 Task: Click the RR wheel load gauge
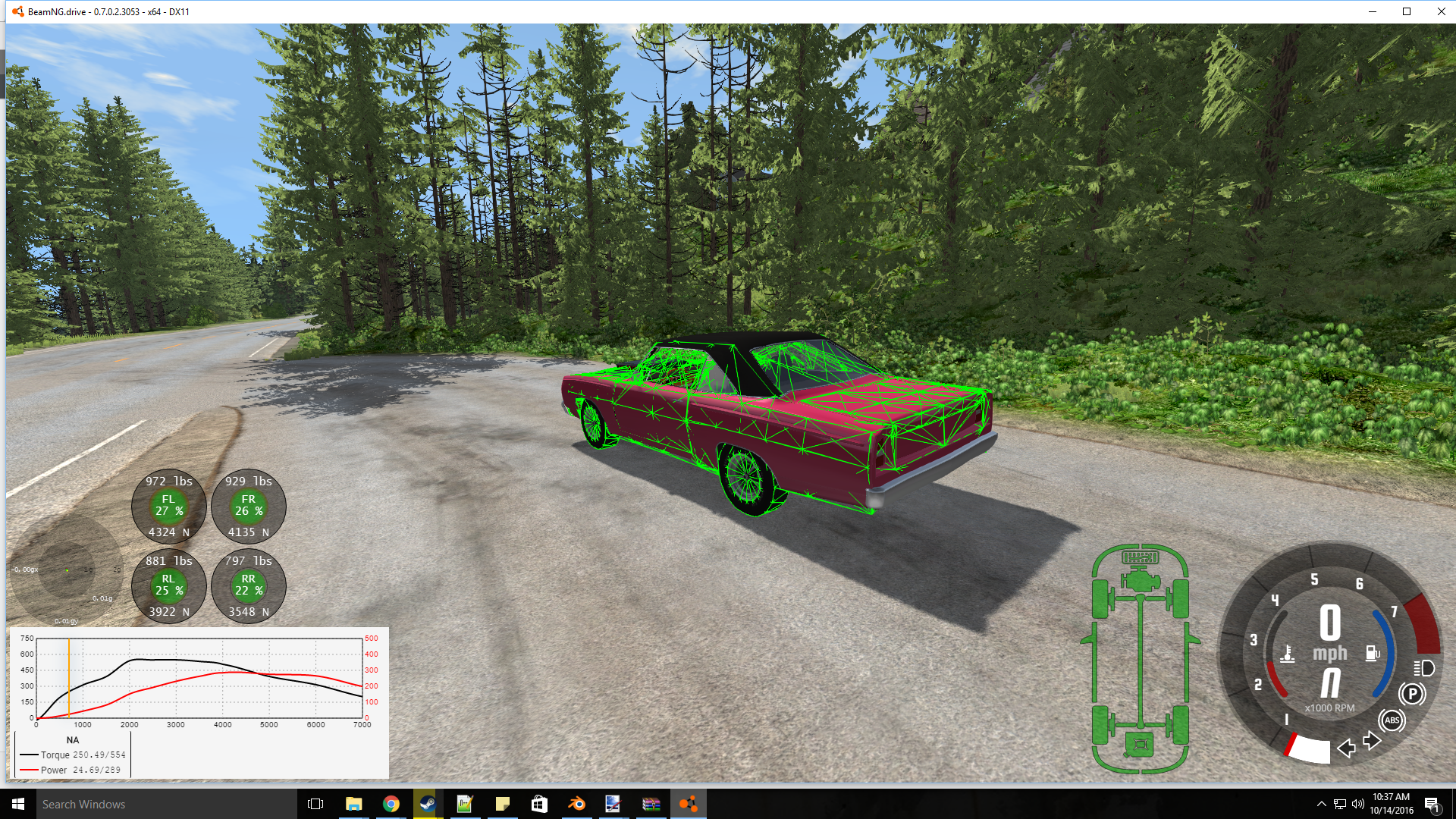249,587
